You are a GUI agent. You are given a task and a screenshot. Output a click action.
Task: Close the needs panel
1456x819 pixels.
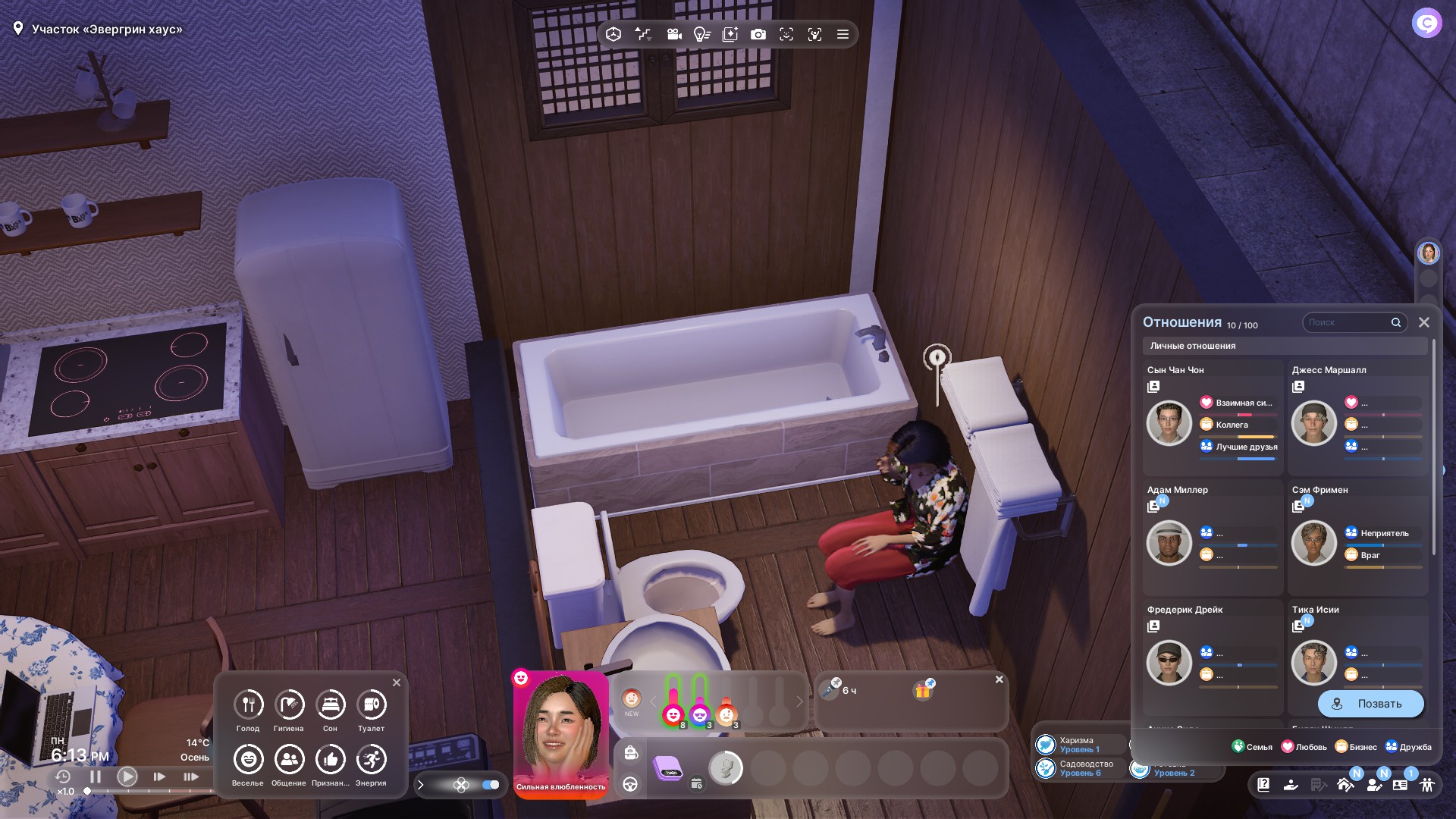click(397, 682)
